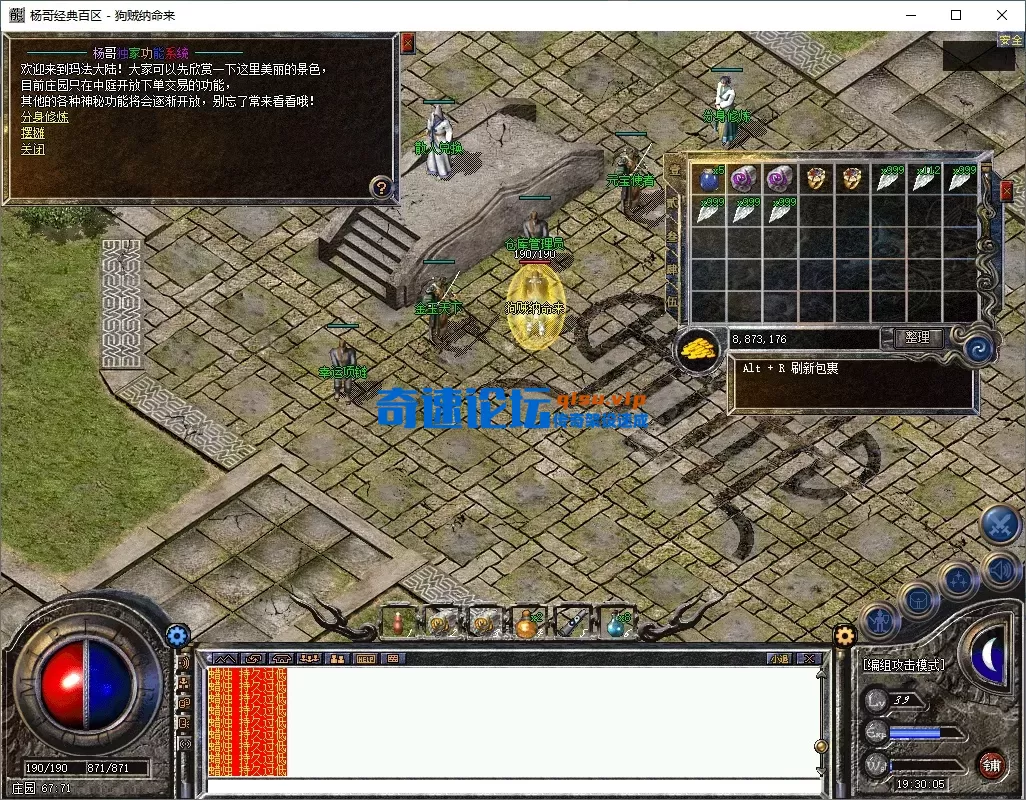
Task: Open the HELP button on chat toolbar
Action: pyautogui.click(x=365, y=658)
